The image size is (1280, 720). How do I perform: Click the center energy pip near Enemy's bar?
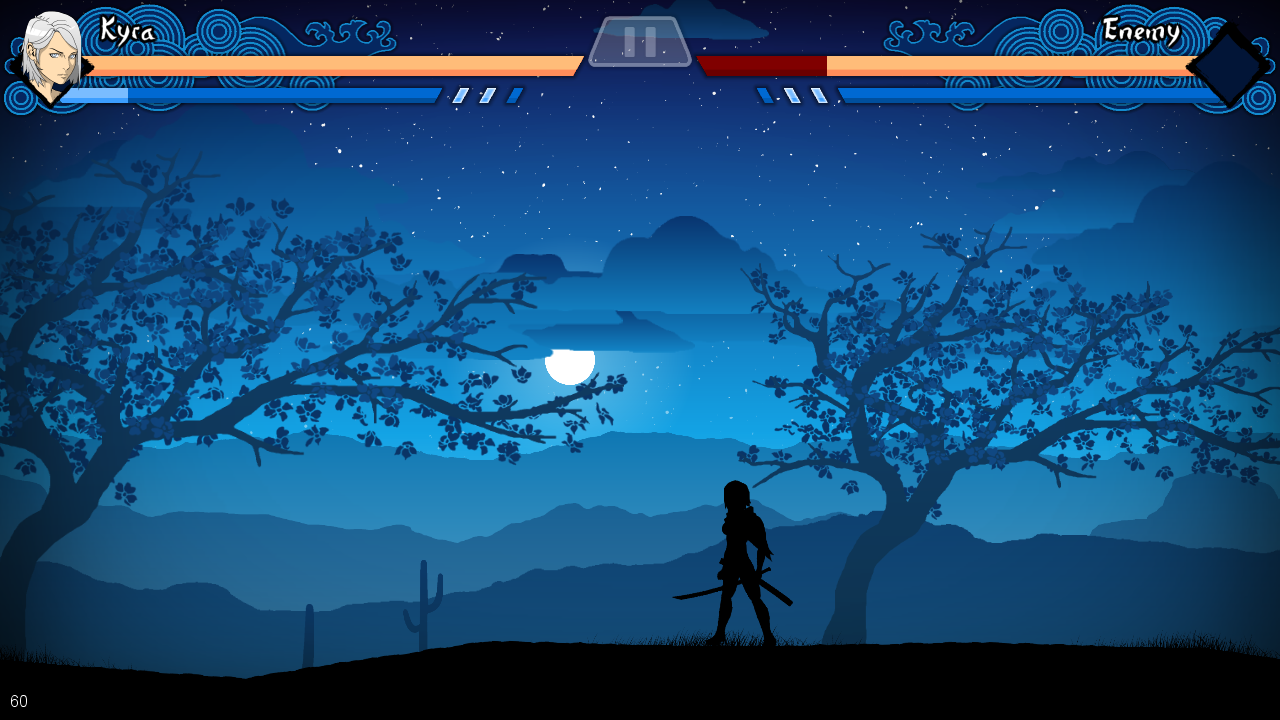[x=791, y=96]
